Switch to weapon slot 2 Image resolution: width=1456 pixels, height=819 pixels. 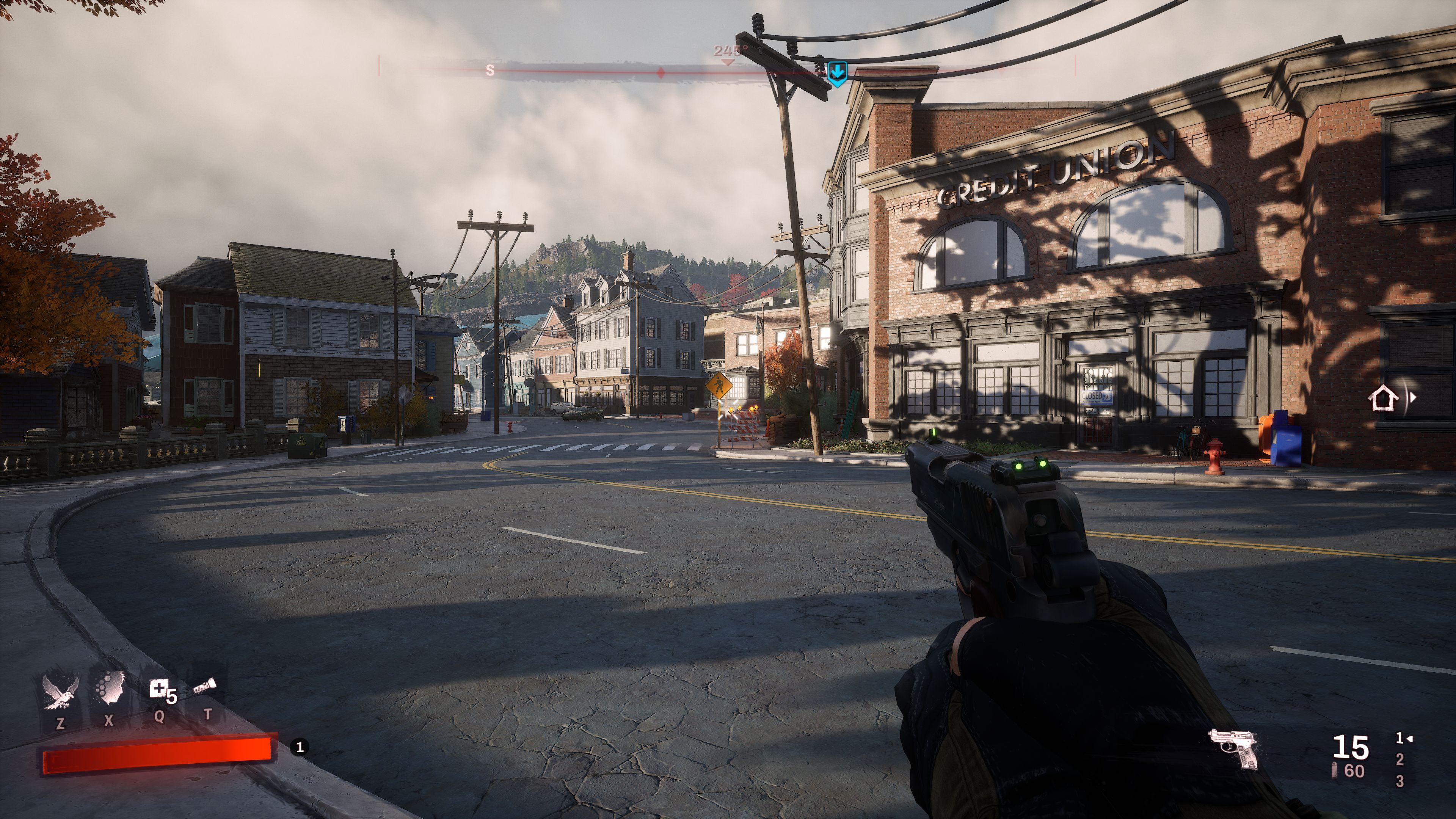(1400, 760)
